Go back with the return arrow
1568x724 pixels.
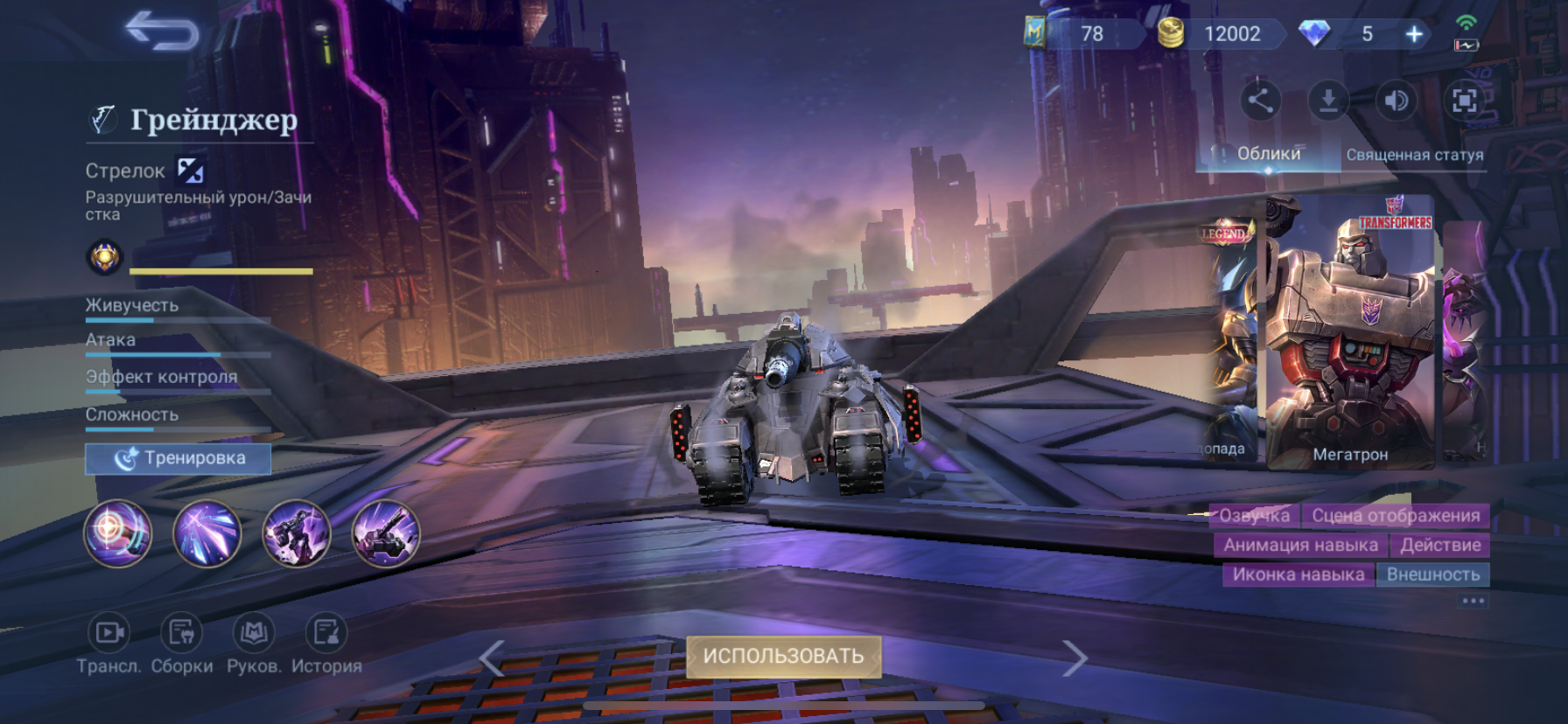coord(163,32)
